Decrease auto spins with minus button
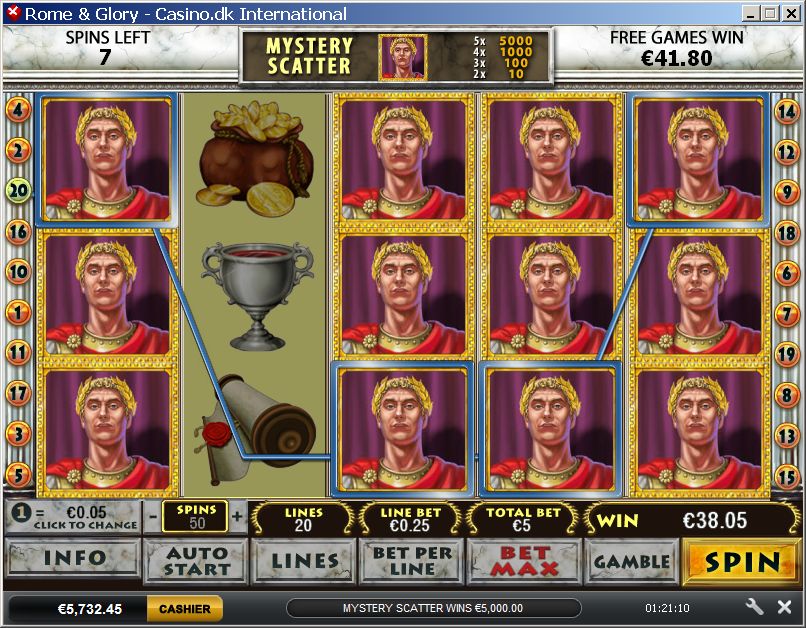806x628 pixels. [152, 517]
